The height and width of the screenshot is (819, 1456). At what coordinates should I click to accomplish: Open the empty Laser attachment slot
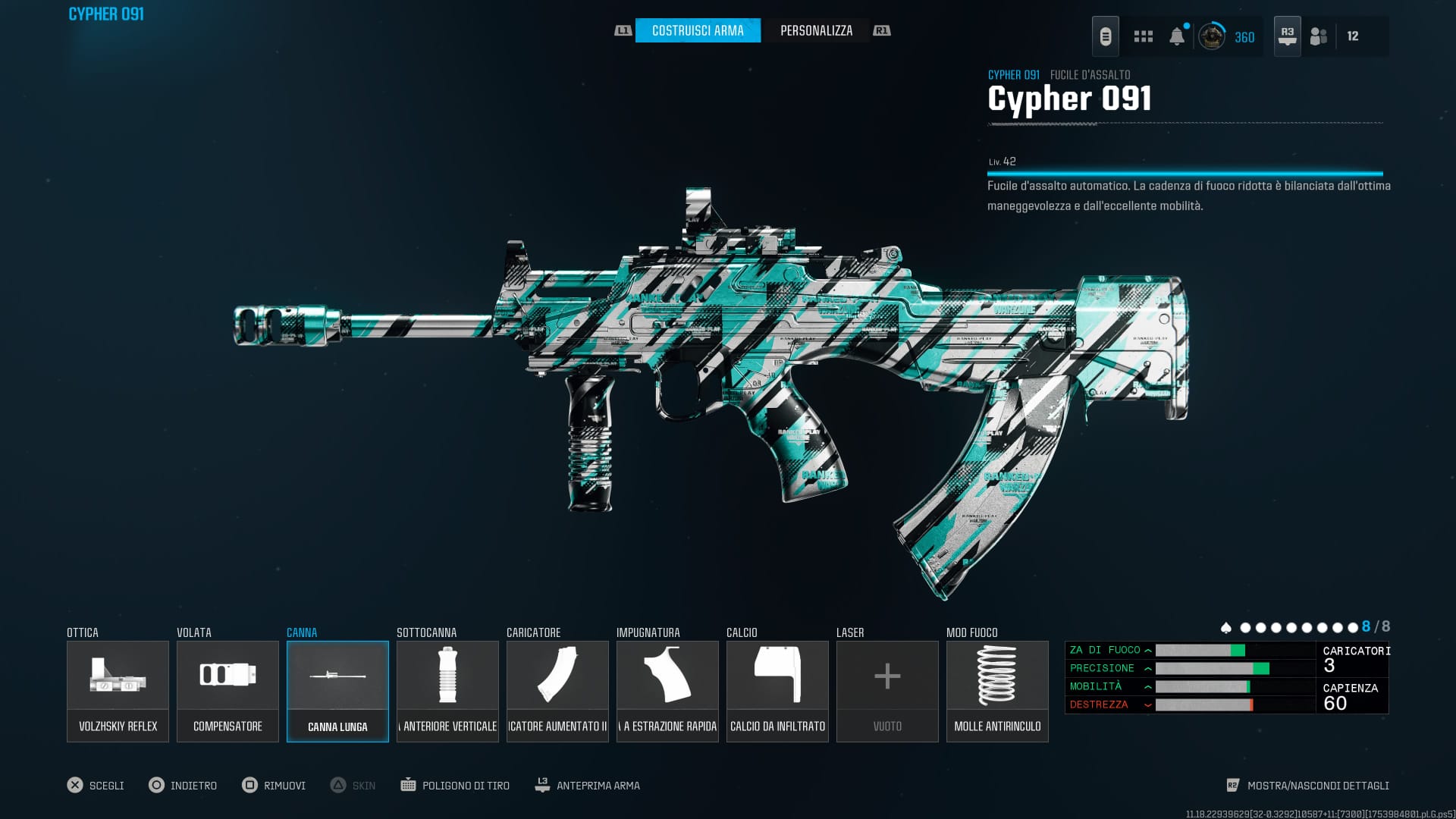click(x=887, y=691)
